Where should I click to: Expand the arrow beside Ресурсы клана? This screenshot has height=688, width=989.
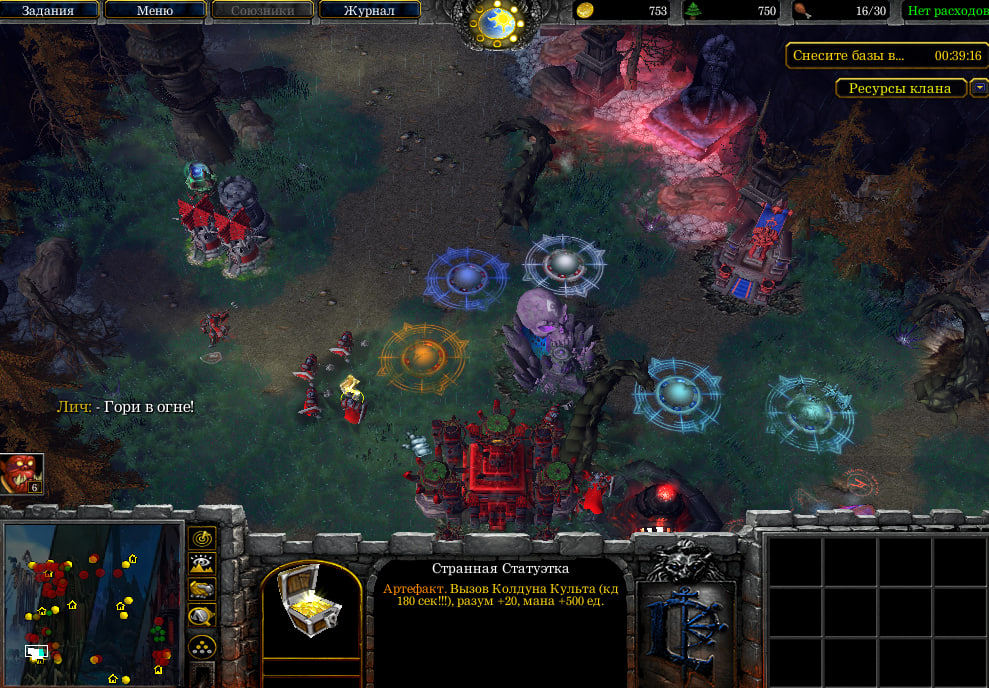pos(978,88)
